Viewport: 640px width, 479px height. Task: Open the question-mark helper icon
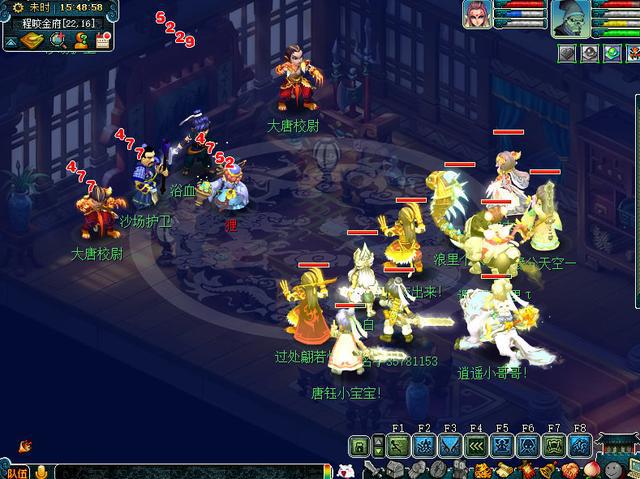(x=81, y=40)
